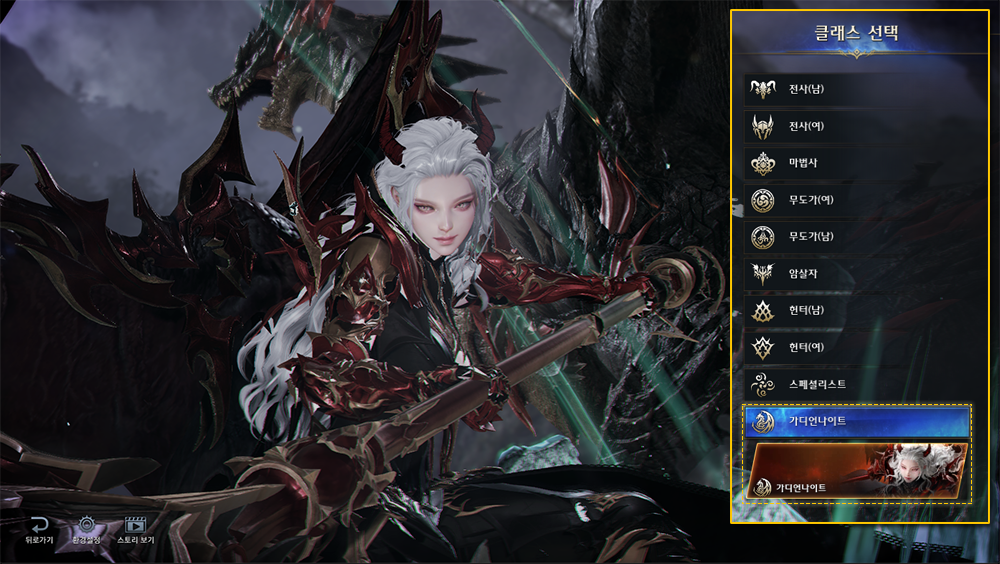The image size is (1000, 564).
Task: Select the 스페셜리스트 class
Action: [855, 384]
